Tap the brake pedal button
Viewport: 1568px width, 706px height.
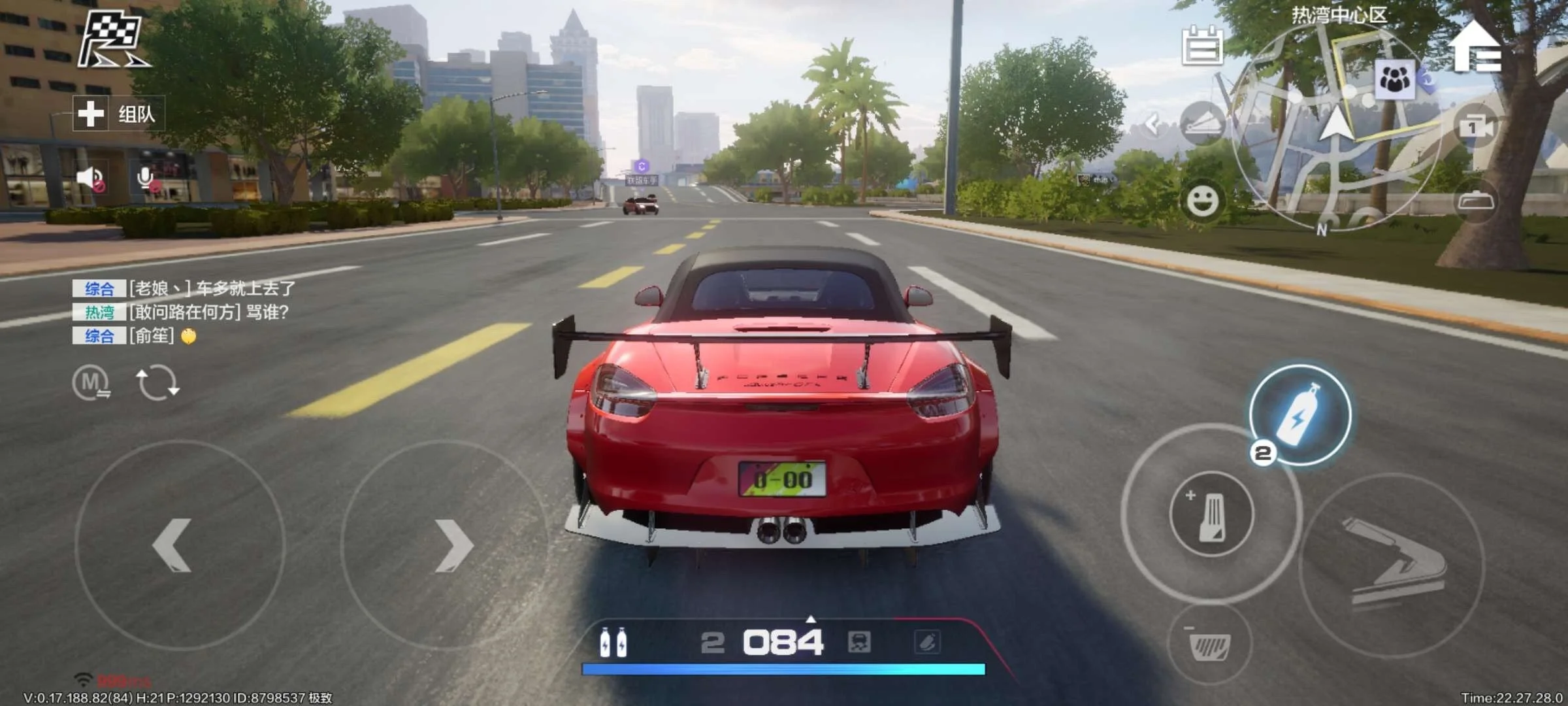(1209, 646)
